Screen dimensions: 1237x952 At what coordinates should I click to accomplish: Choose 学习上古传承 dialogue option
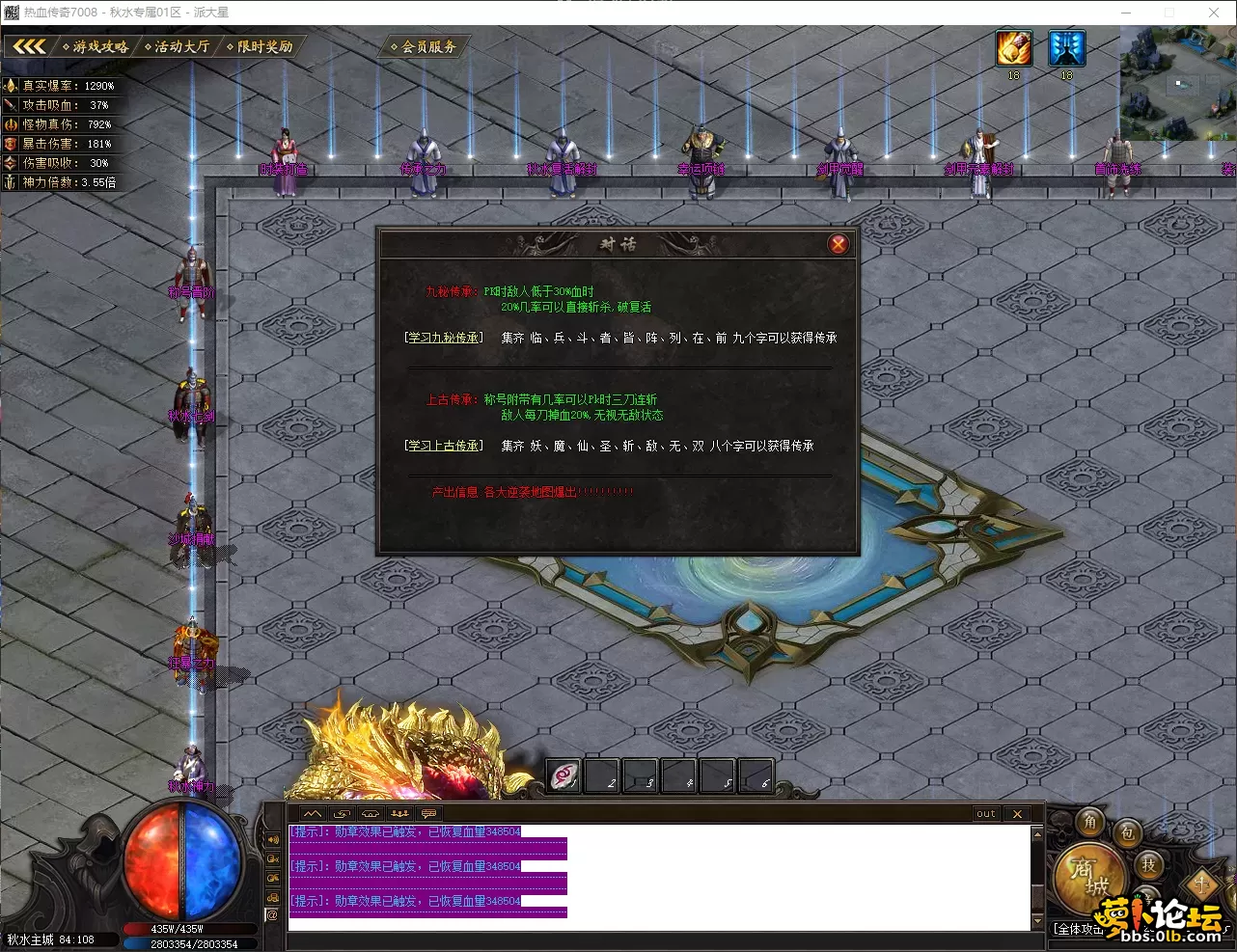[x=444, y=446]
